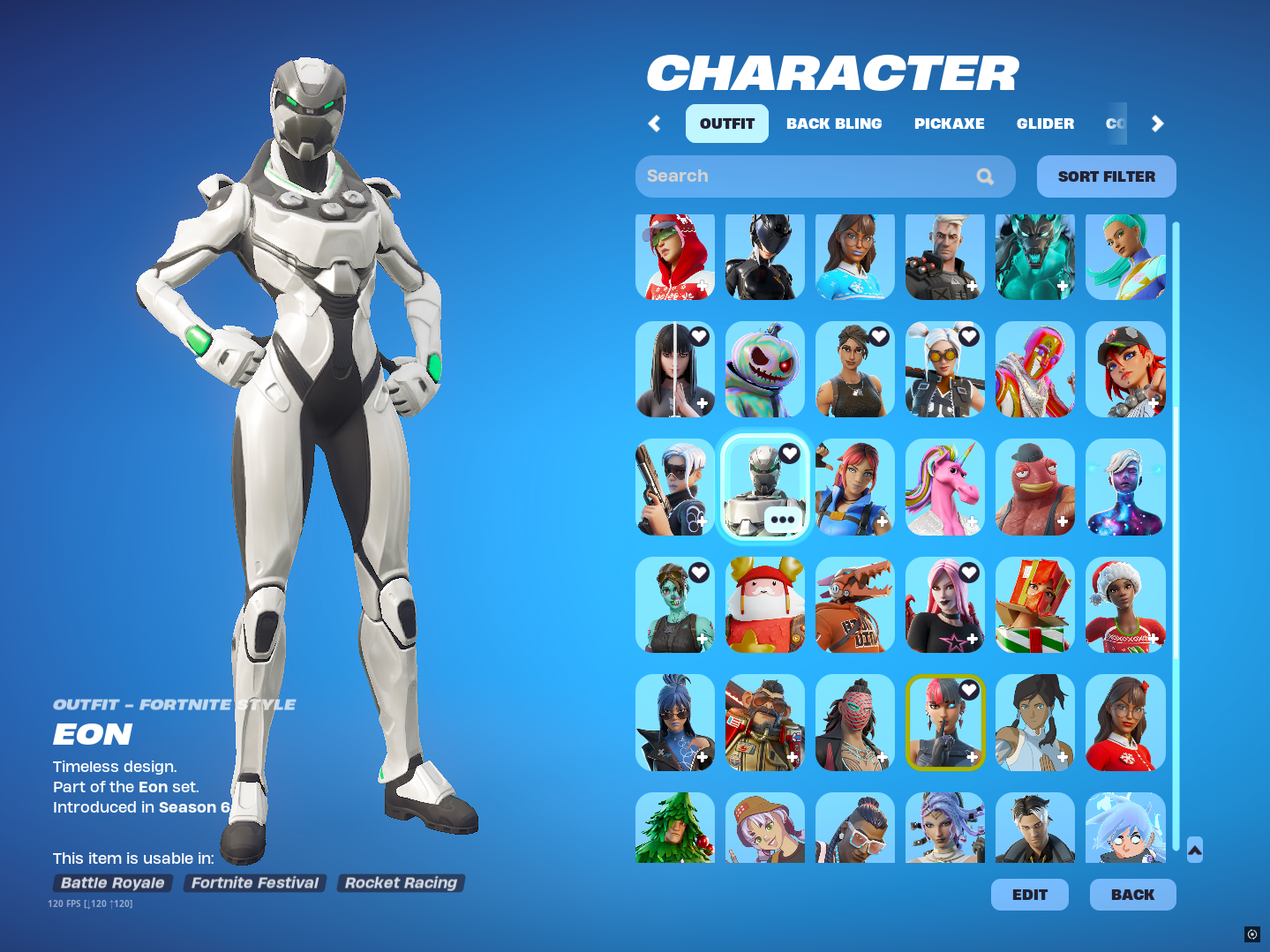The image size is (1270, 952).
Task: Unfavorite the outfit with the yellow border
Action: 970,690
